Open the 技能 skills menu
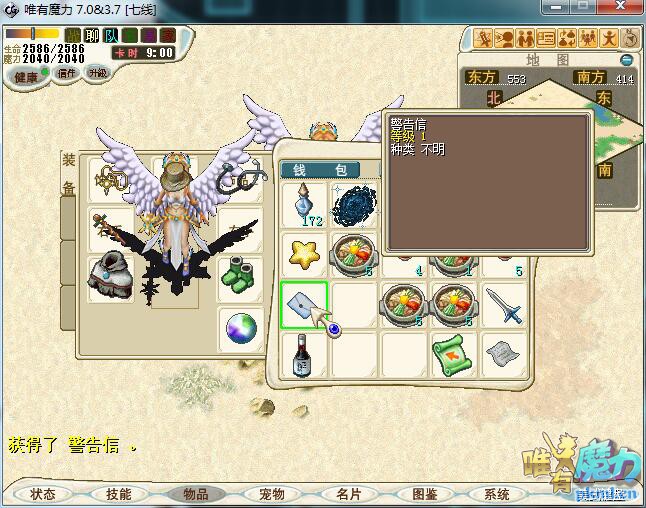This screenshot has width=646, height=508. 118,494
